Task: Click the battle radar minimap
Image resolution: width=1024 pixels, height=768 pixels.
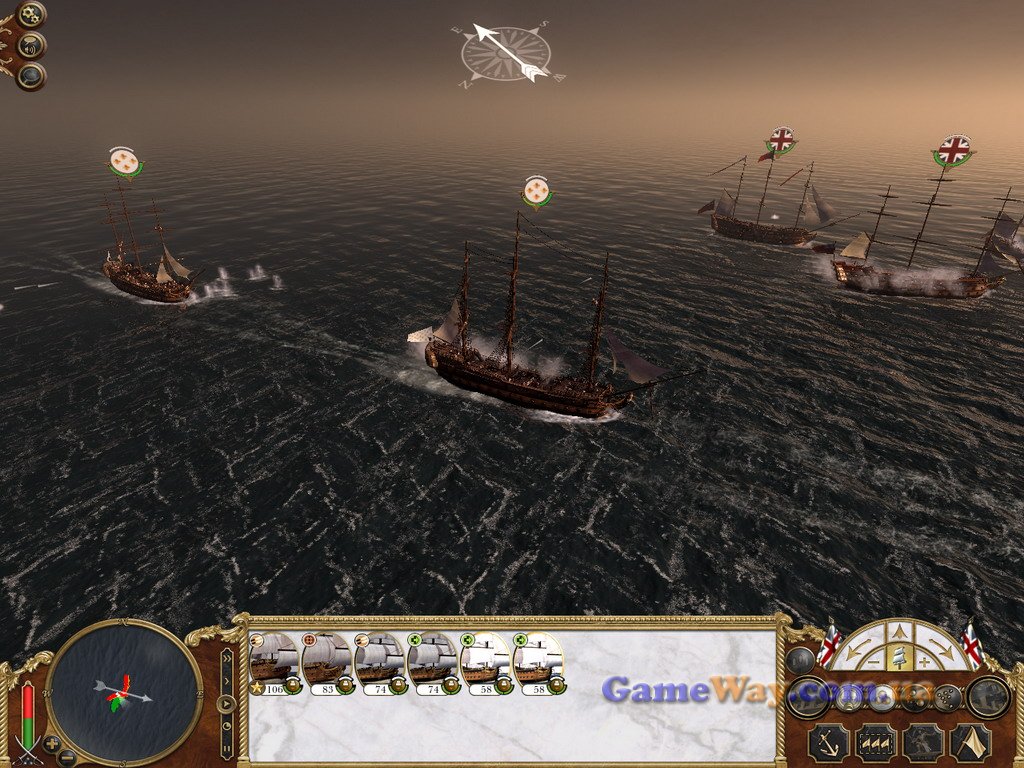Action: (x=124, y=692)
